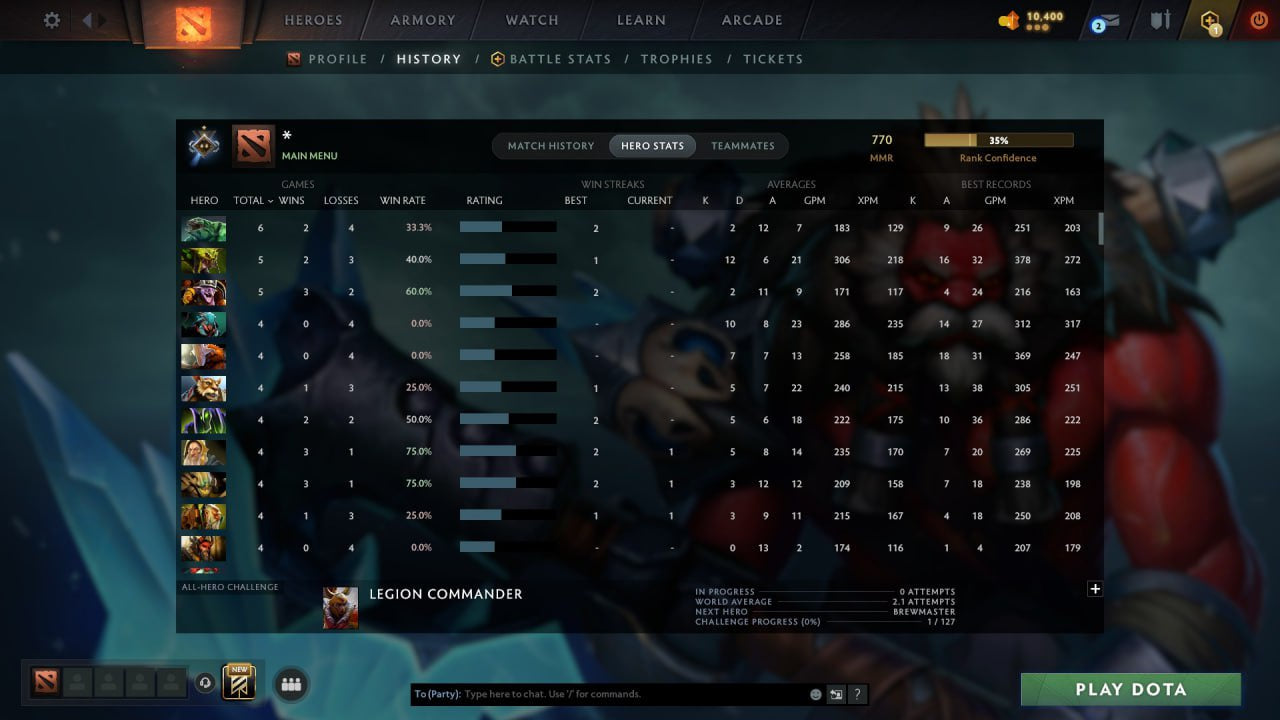Click the Rank Confidence progress bar
Image resolution: width=1280 pixels, height=720 pixels.
click(x=999, y=140)
